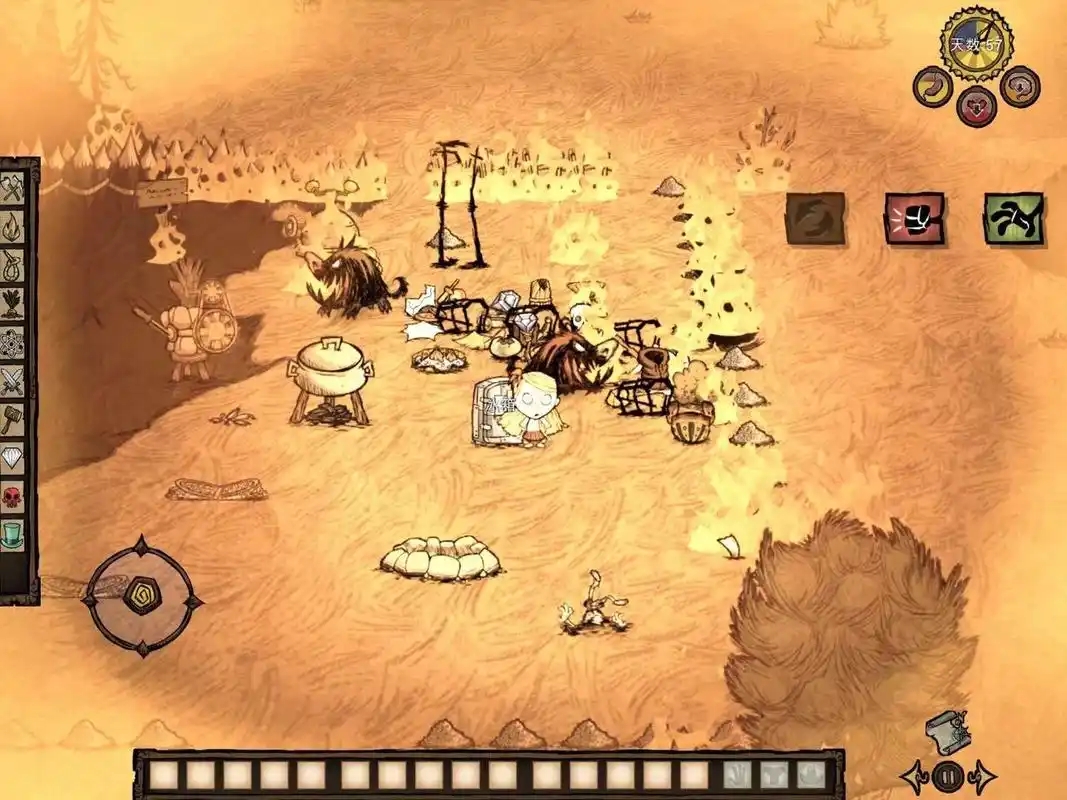
Task: Open the Tools crafting tab
Action: click(x=14, y=187)
